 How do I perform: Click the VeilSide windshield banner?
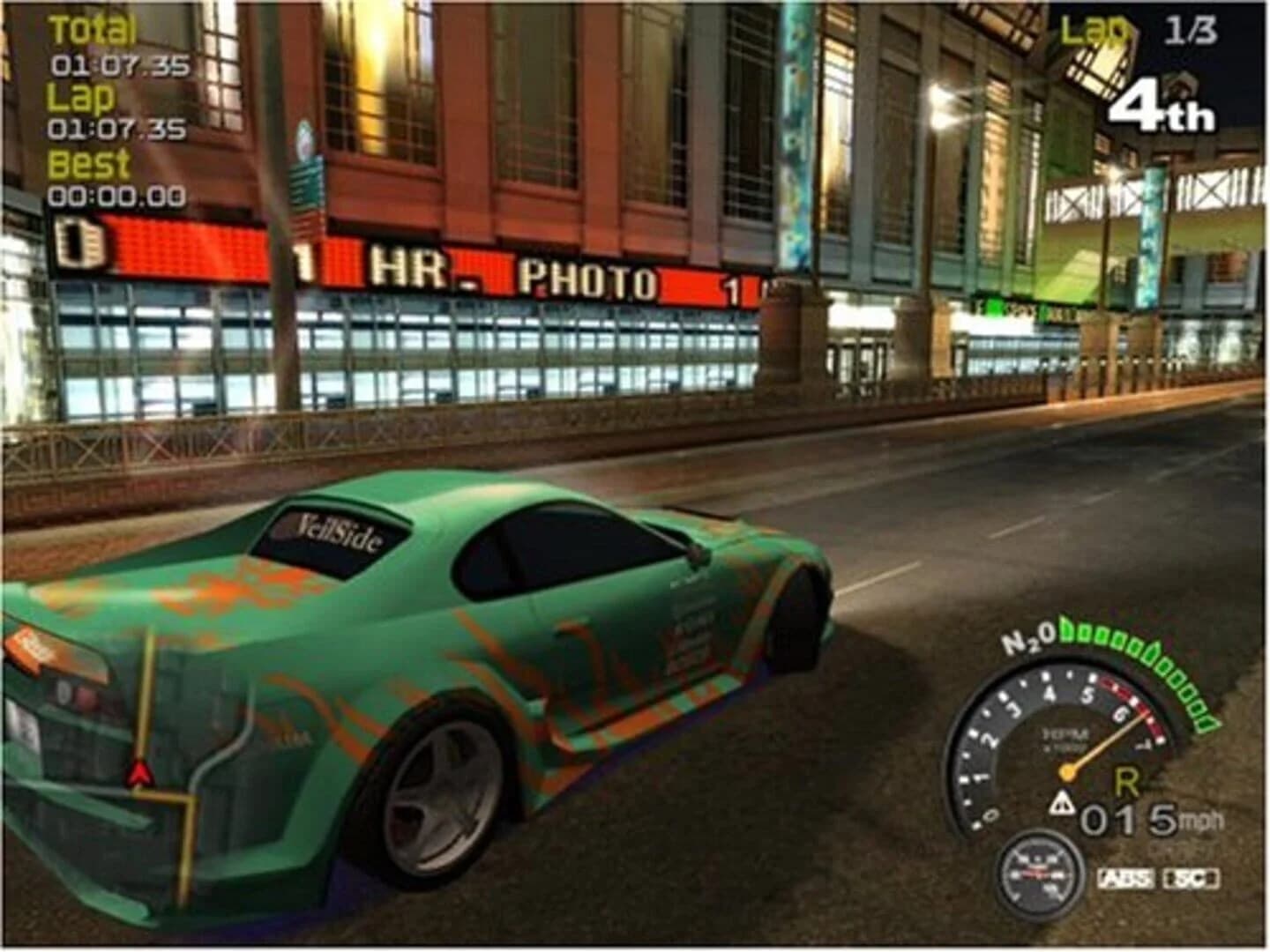[338, 529]
